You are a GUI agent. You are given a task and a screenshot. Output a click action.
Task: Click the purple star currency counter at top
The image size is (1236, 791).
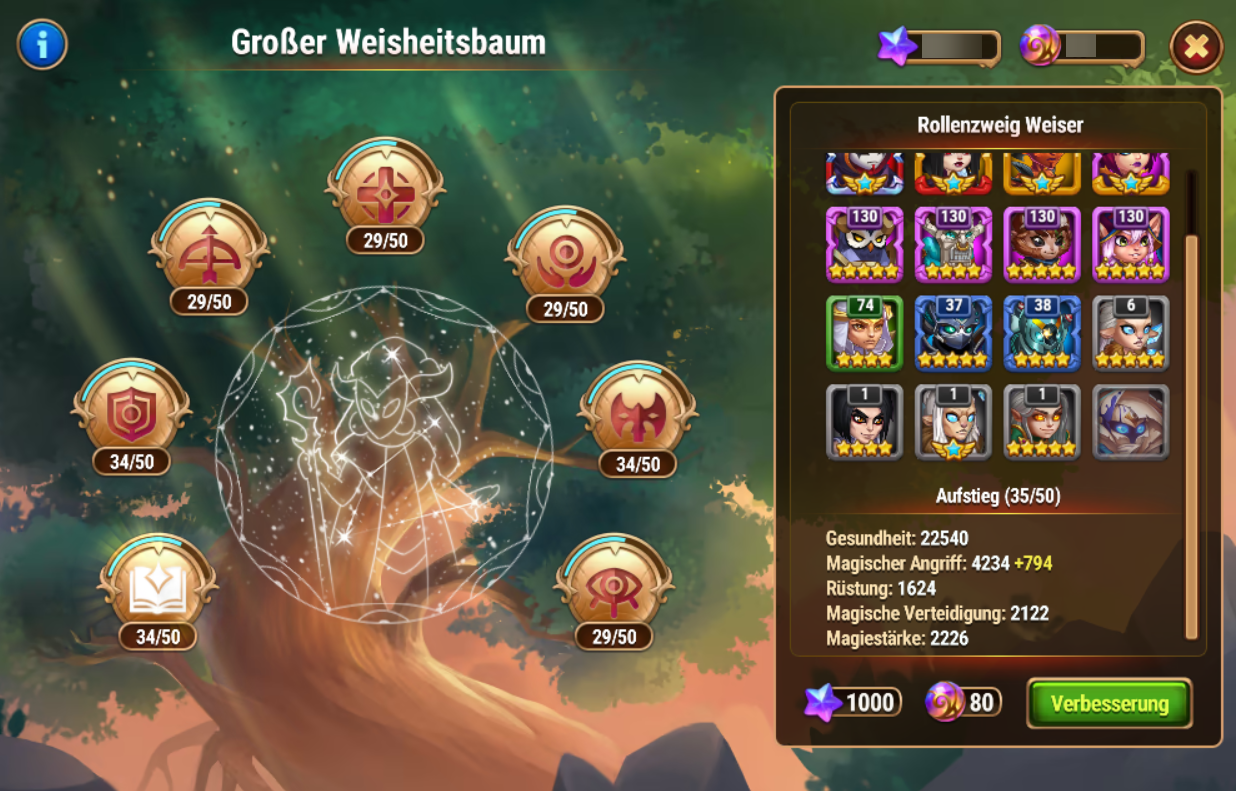pos(939,47)
